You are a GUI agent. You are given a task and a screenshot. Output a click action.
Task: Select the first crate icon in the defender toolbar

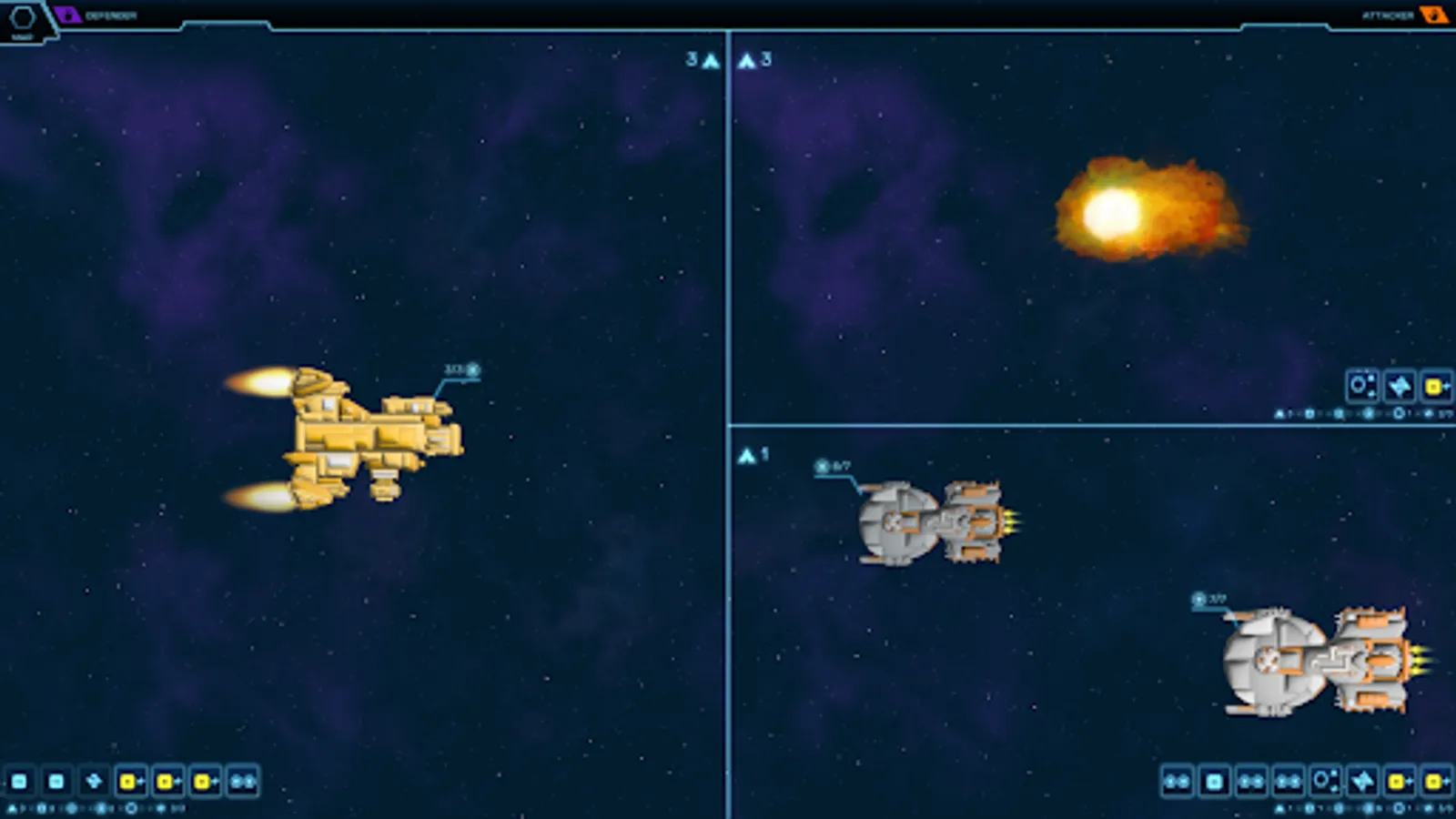click(x=20, y=781)
